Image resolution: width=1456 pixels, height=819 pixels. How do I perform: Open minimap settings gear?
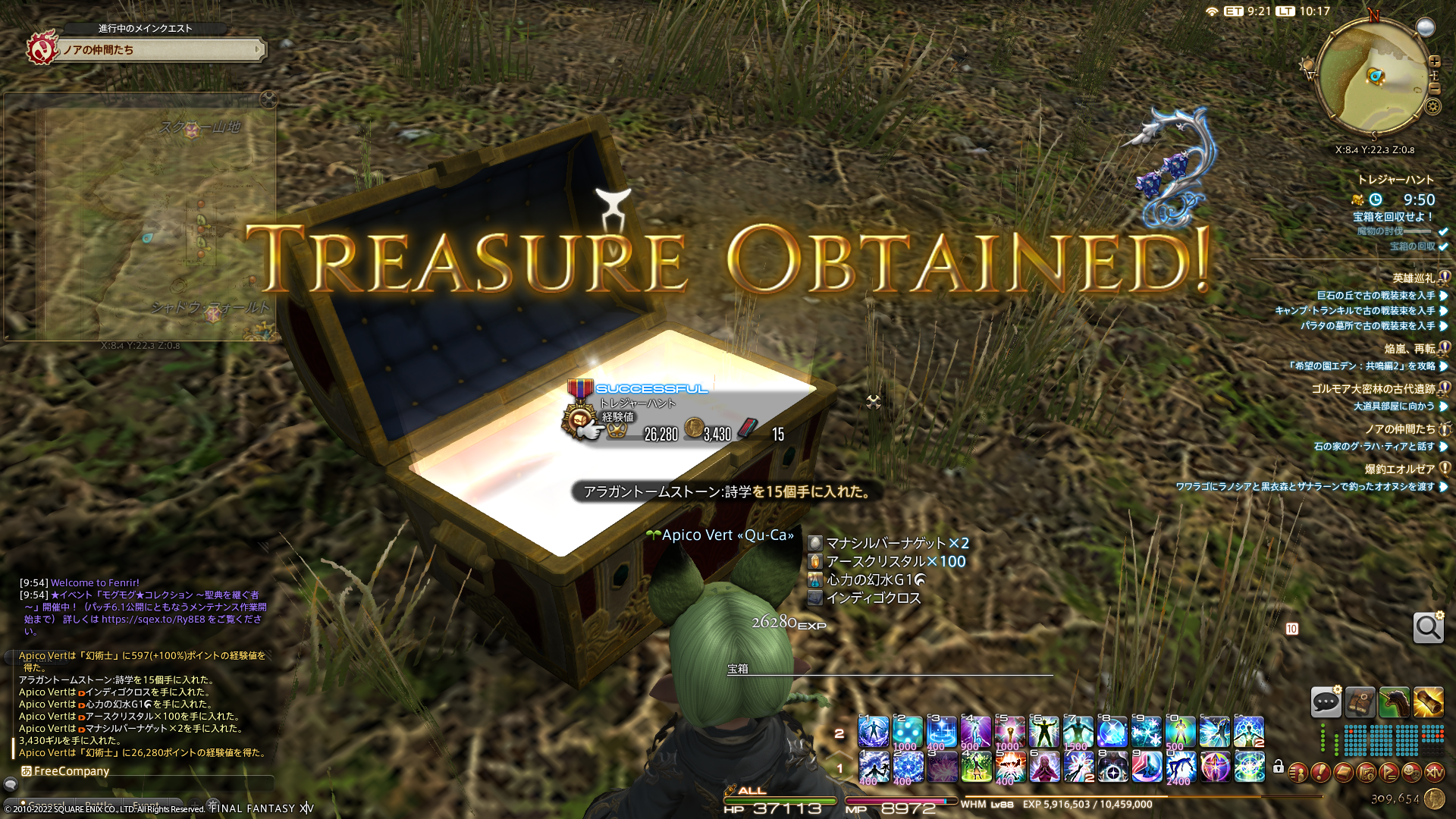click(1432, 106)
